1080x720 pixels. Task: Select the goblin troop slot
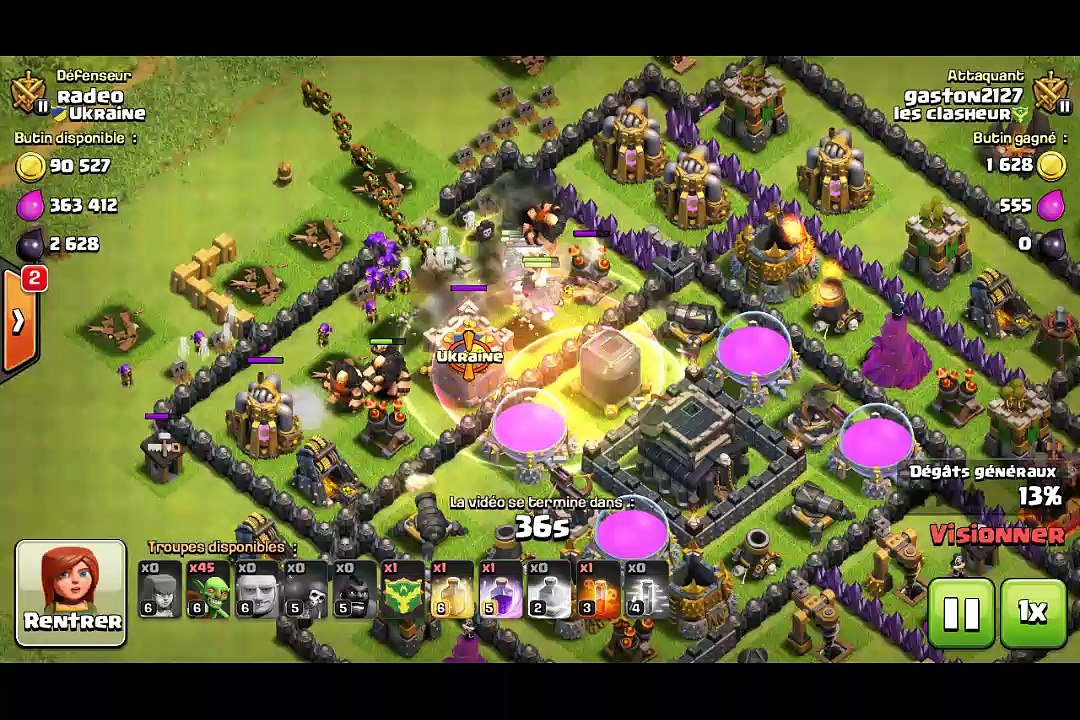tap(208, 590)
